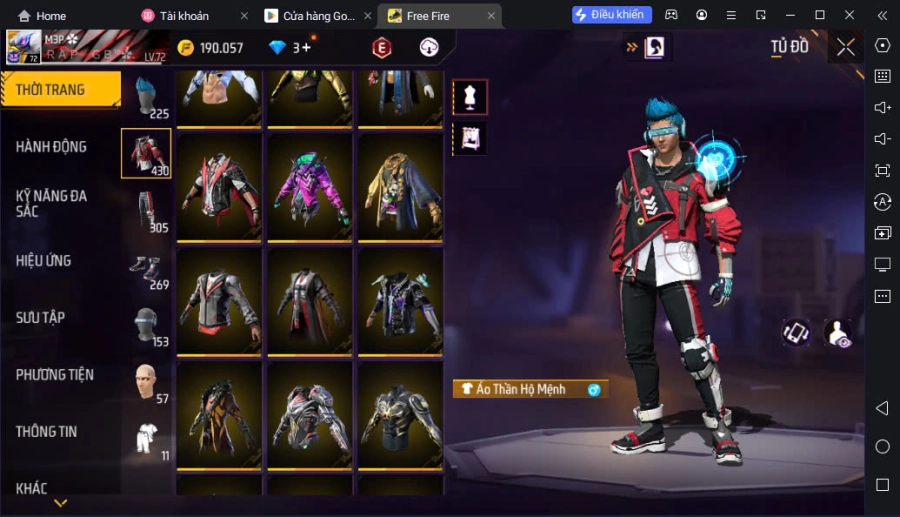Switch to Phương Tiện tab

(55, 375)
